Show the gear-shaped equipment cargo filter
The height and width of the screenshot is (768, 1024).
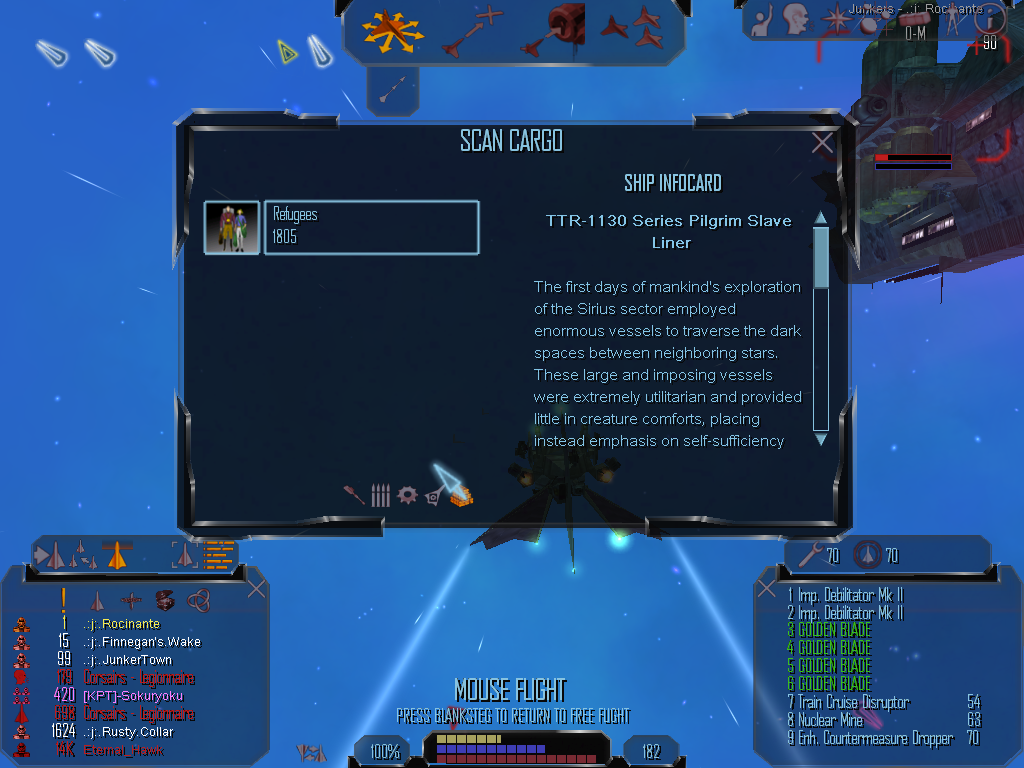pyautogui.click(x=406, y=495)
